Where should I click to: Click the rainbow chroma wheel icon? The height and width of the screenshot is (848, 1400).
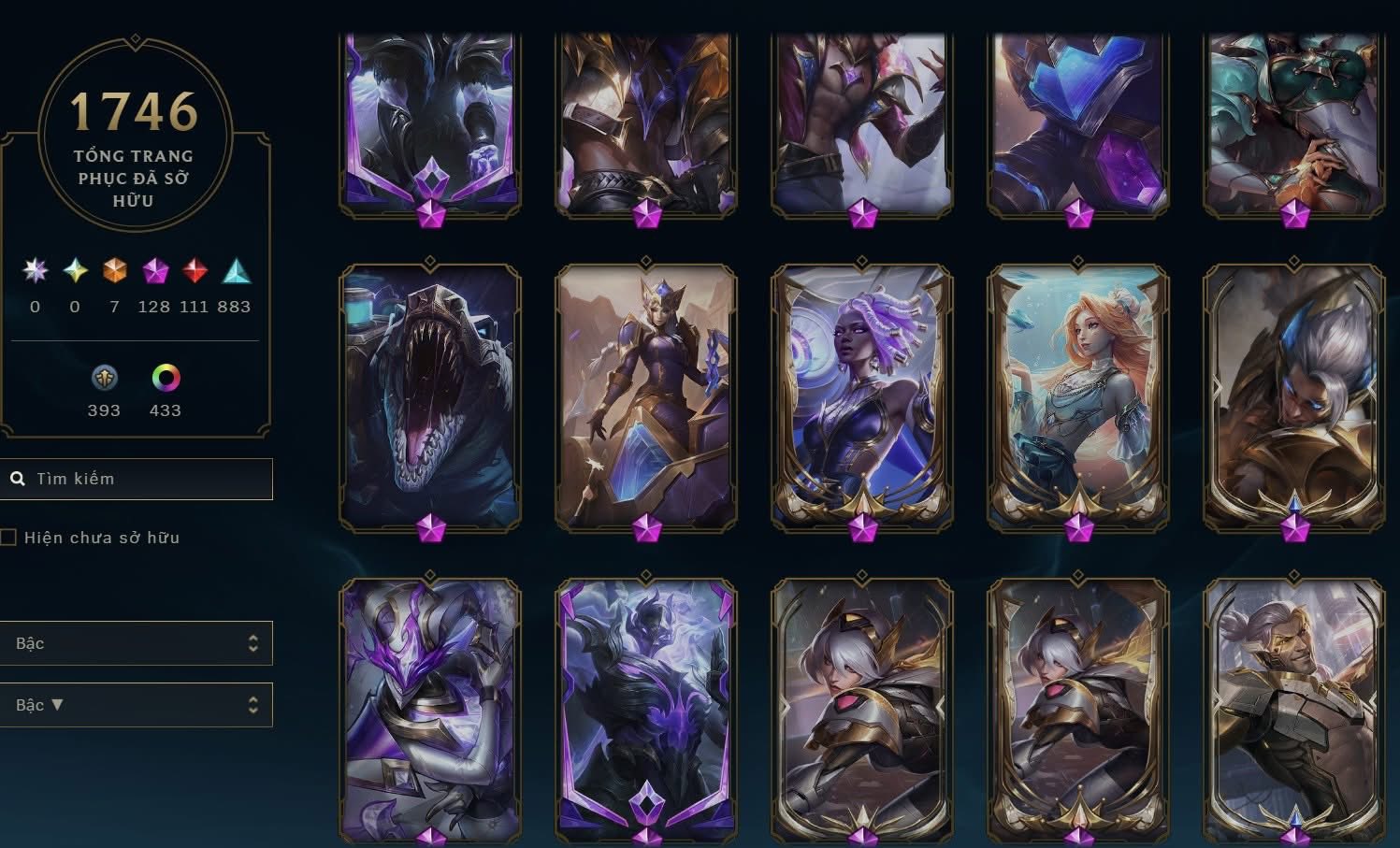166,378
